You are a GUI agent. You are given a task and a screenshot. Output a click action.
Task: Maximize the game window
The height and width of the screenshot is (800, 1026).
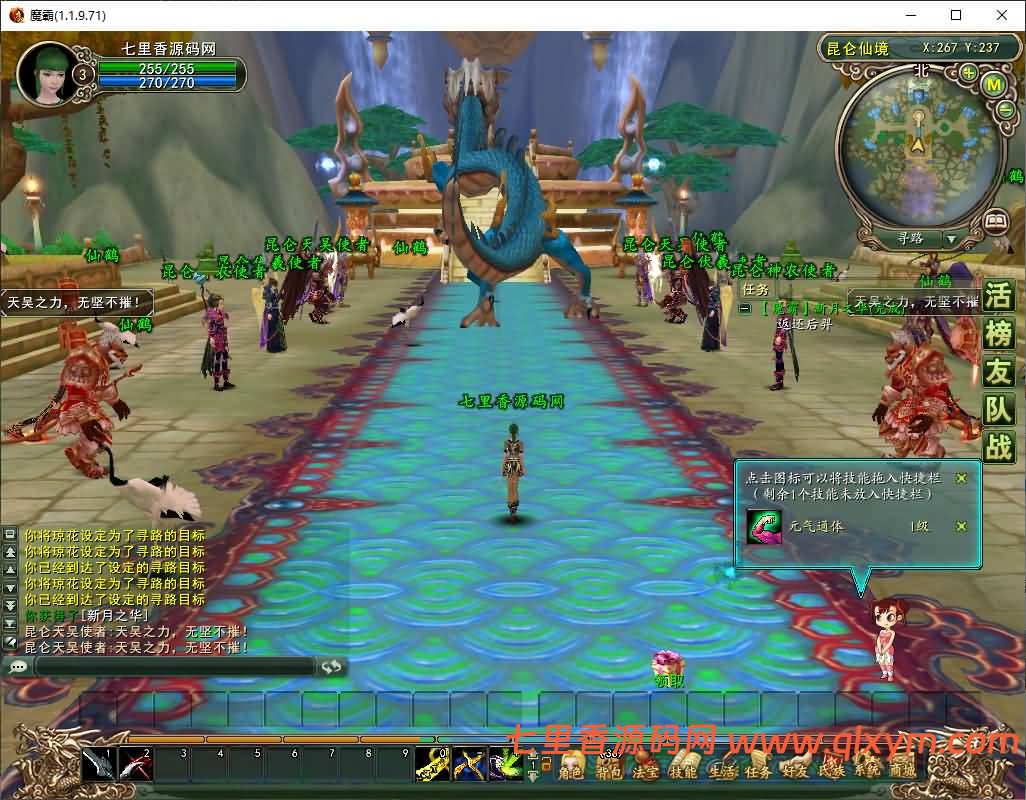956,15
